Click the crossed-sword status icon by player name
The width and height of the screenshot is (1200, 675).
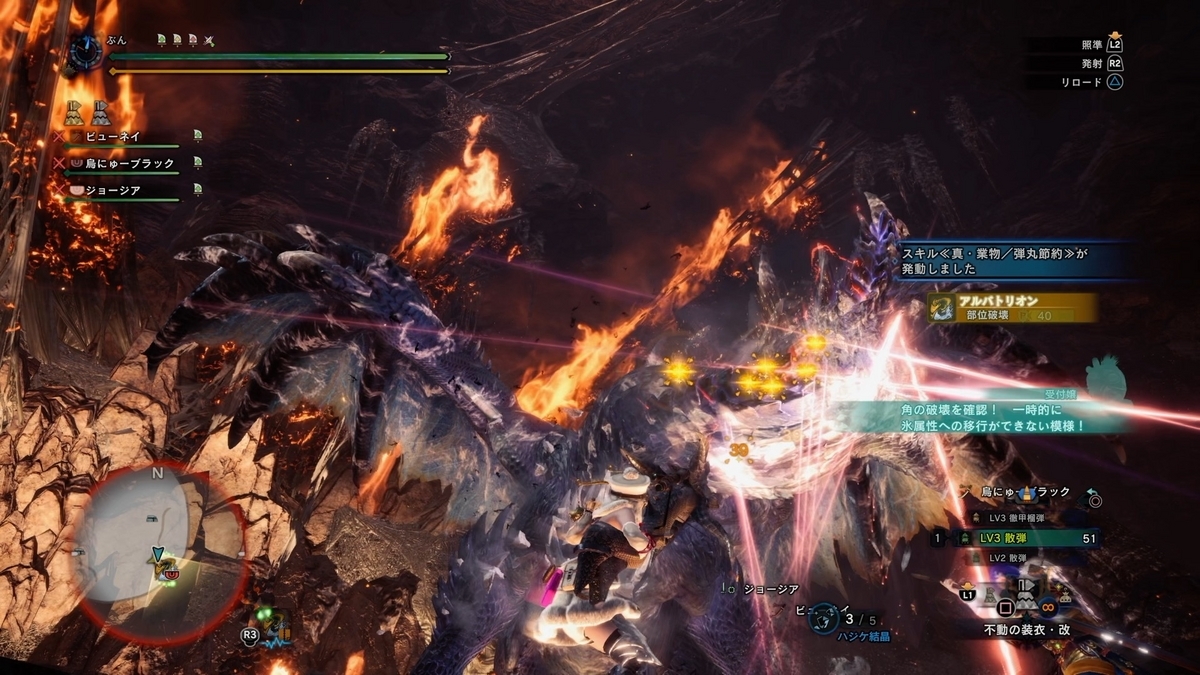coord(209,40)
